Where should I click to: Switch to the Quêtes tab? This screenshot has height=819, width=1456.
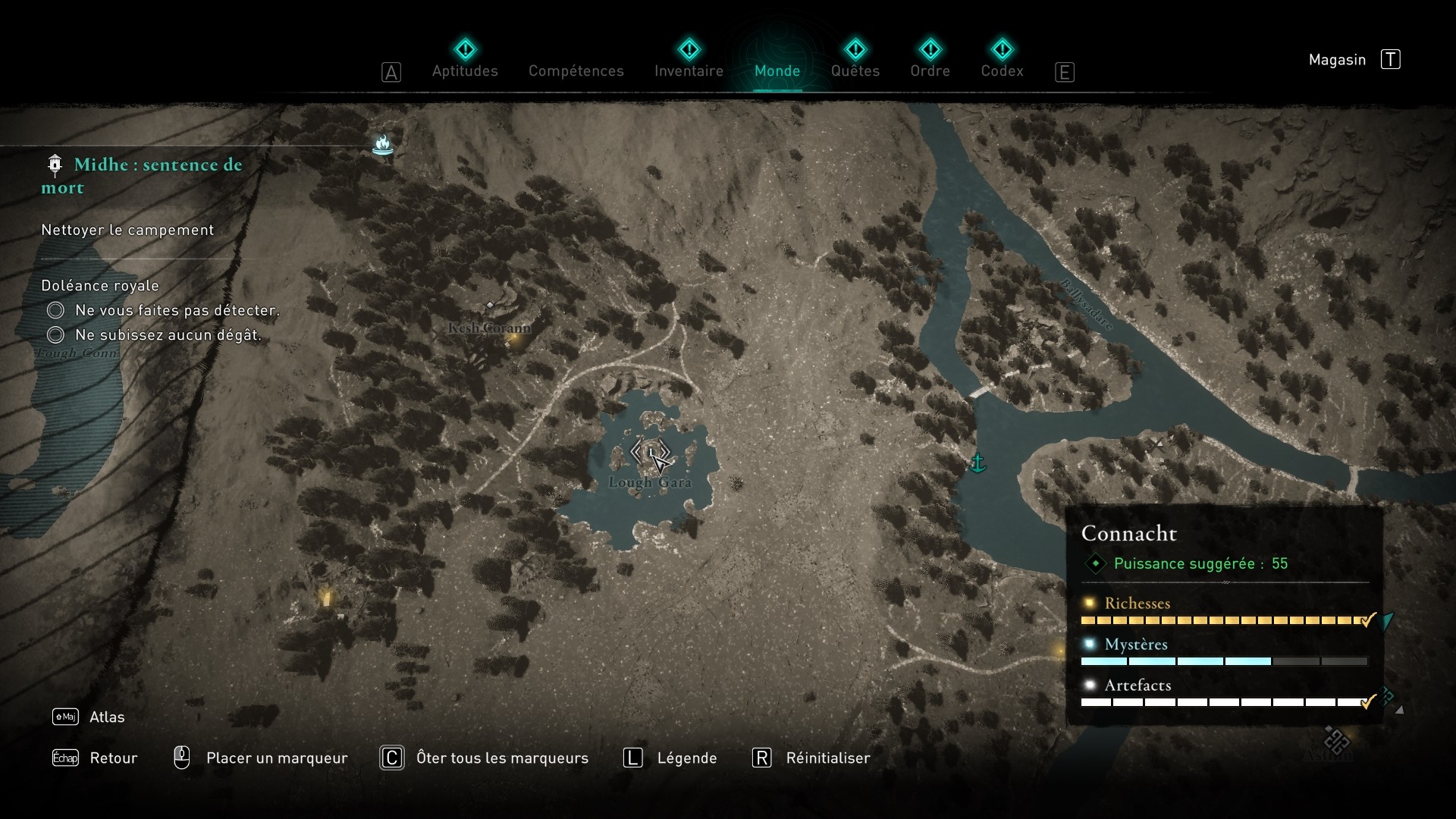pos(855,71)
